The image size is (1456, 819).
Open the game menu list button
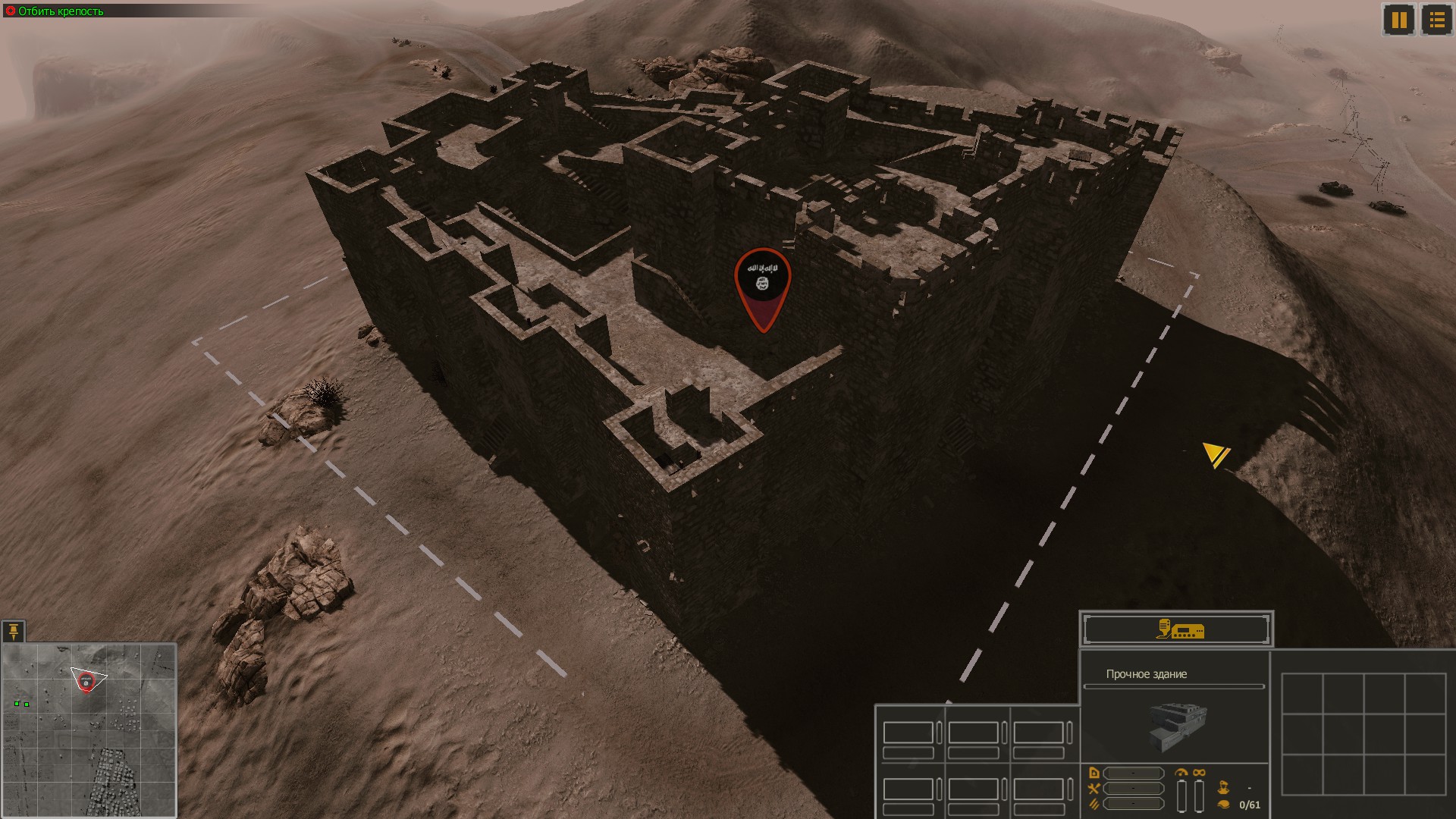coord(1436,20)
